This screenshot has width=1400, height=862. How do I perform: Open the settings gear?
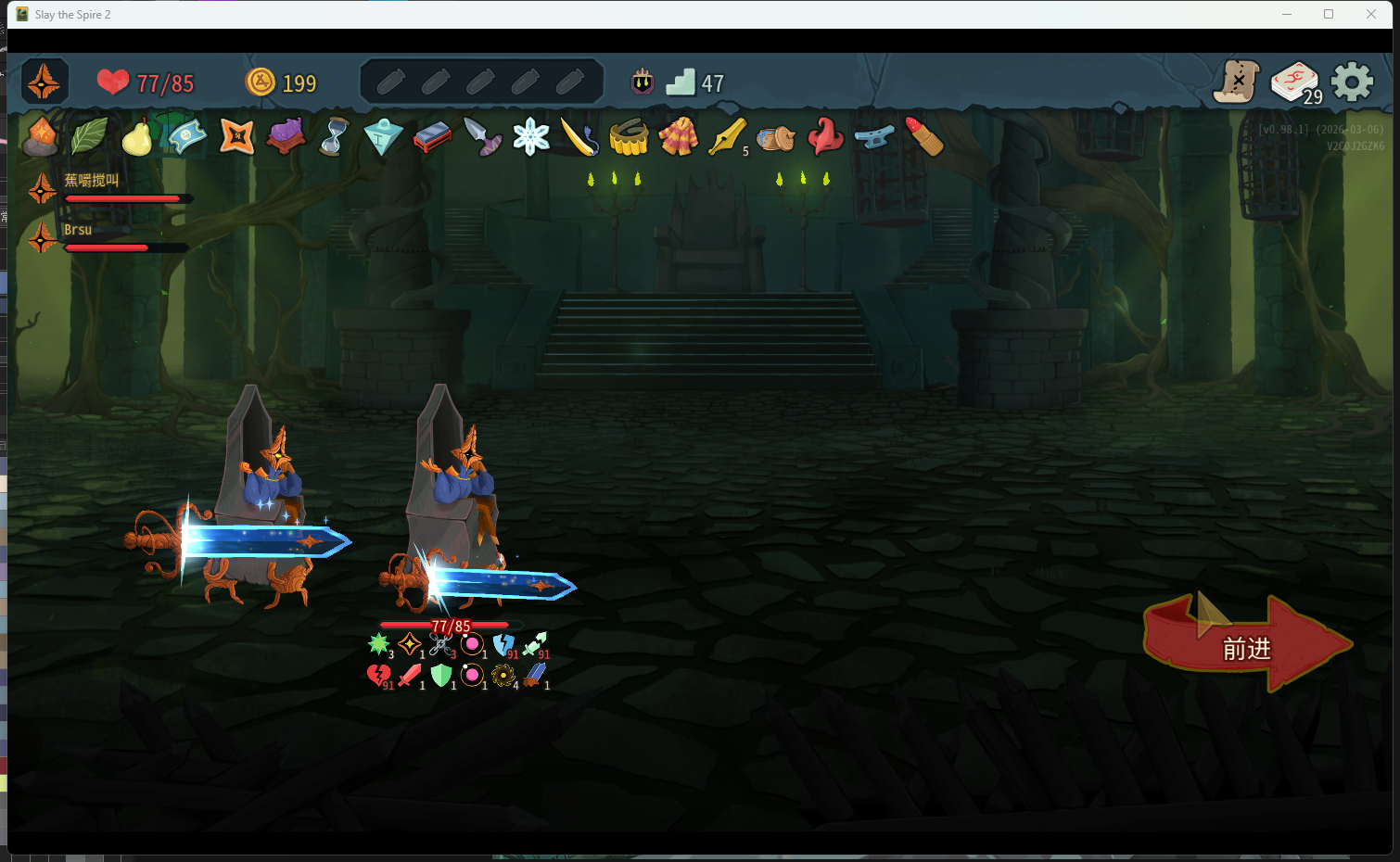pyautogui.click(x=1352, y=82)
